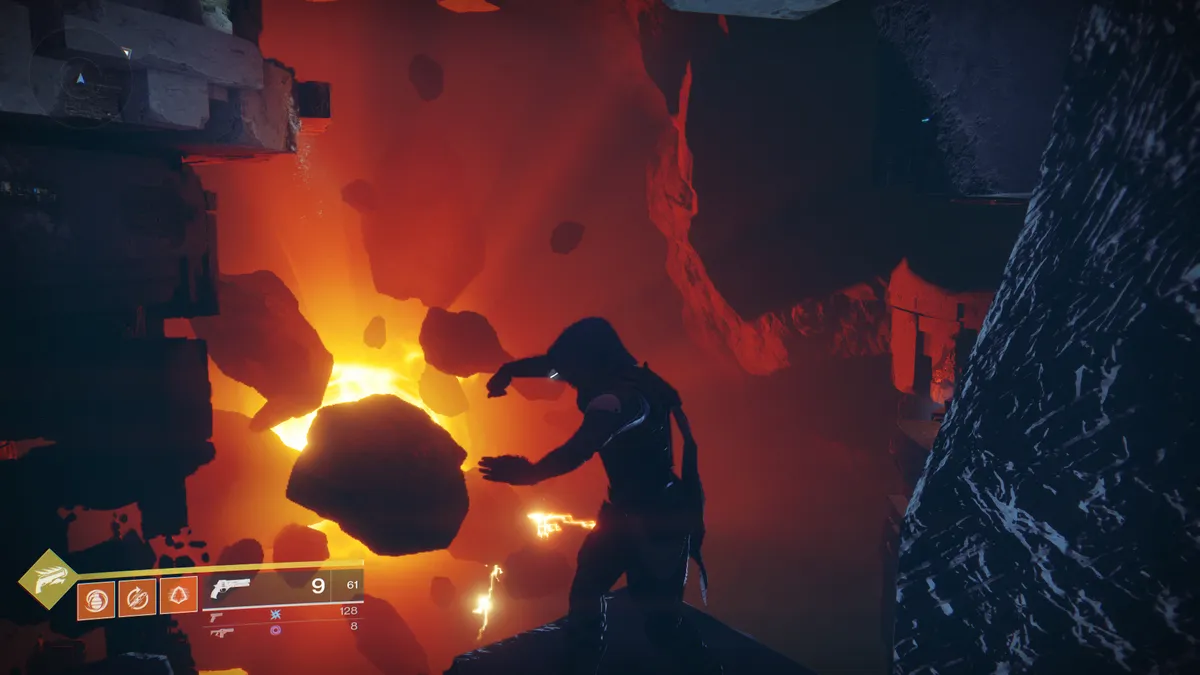Click the circular radar in the corner

point(80,80)
